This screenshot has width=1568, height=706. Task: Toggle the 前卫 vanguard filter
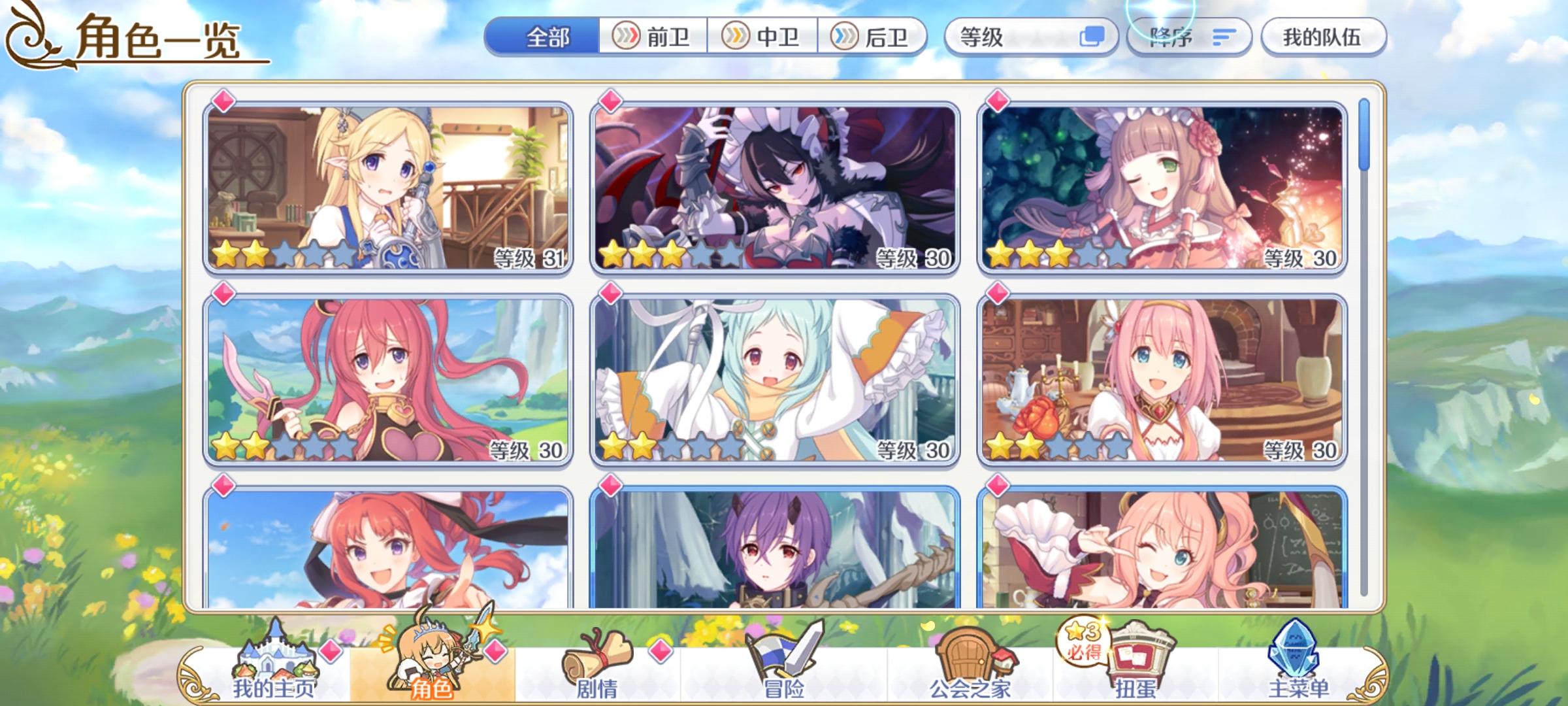(x=653, y=38)
